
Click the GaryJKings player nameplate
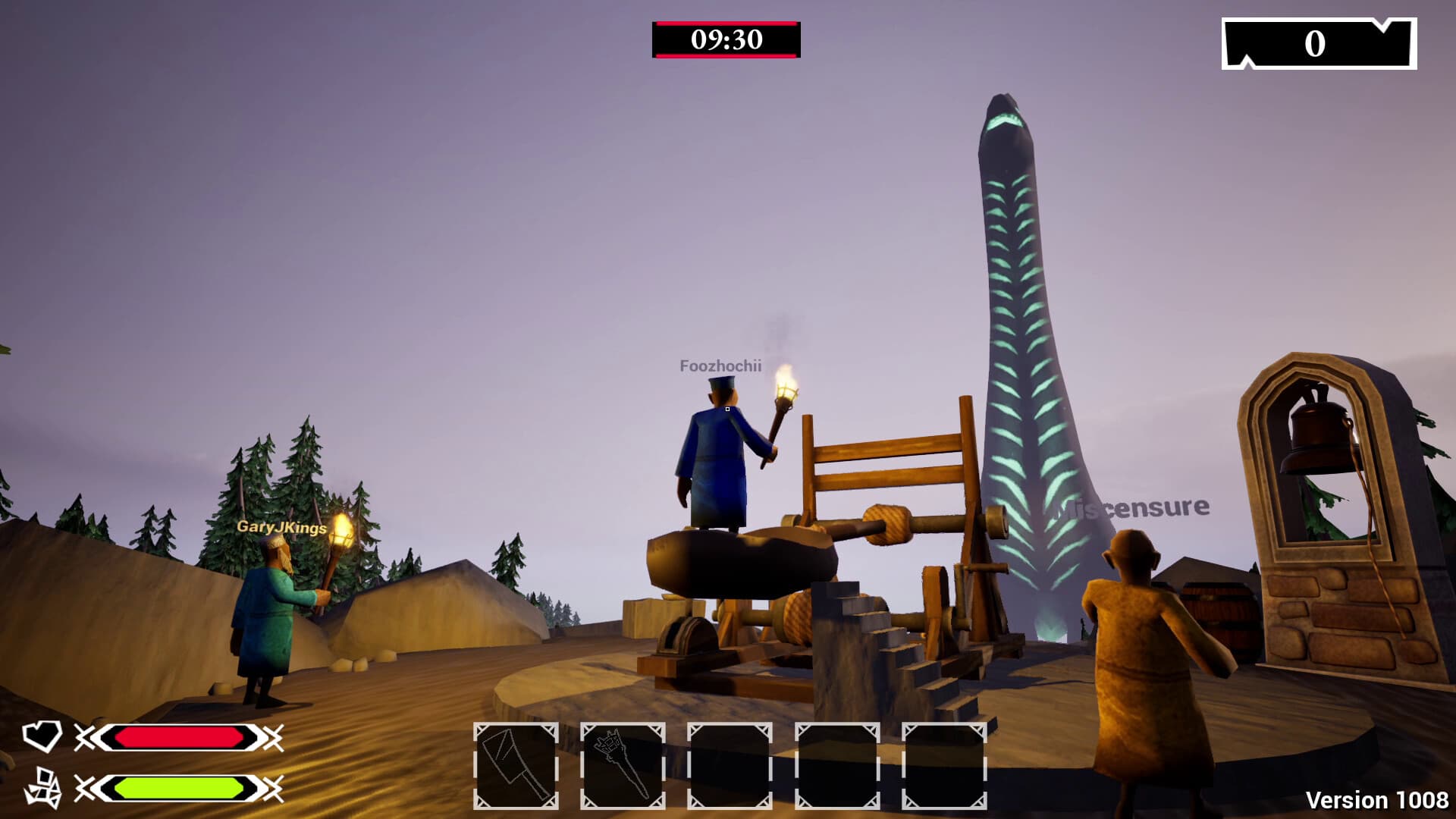coord(280,527)
